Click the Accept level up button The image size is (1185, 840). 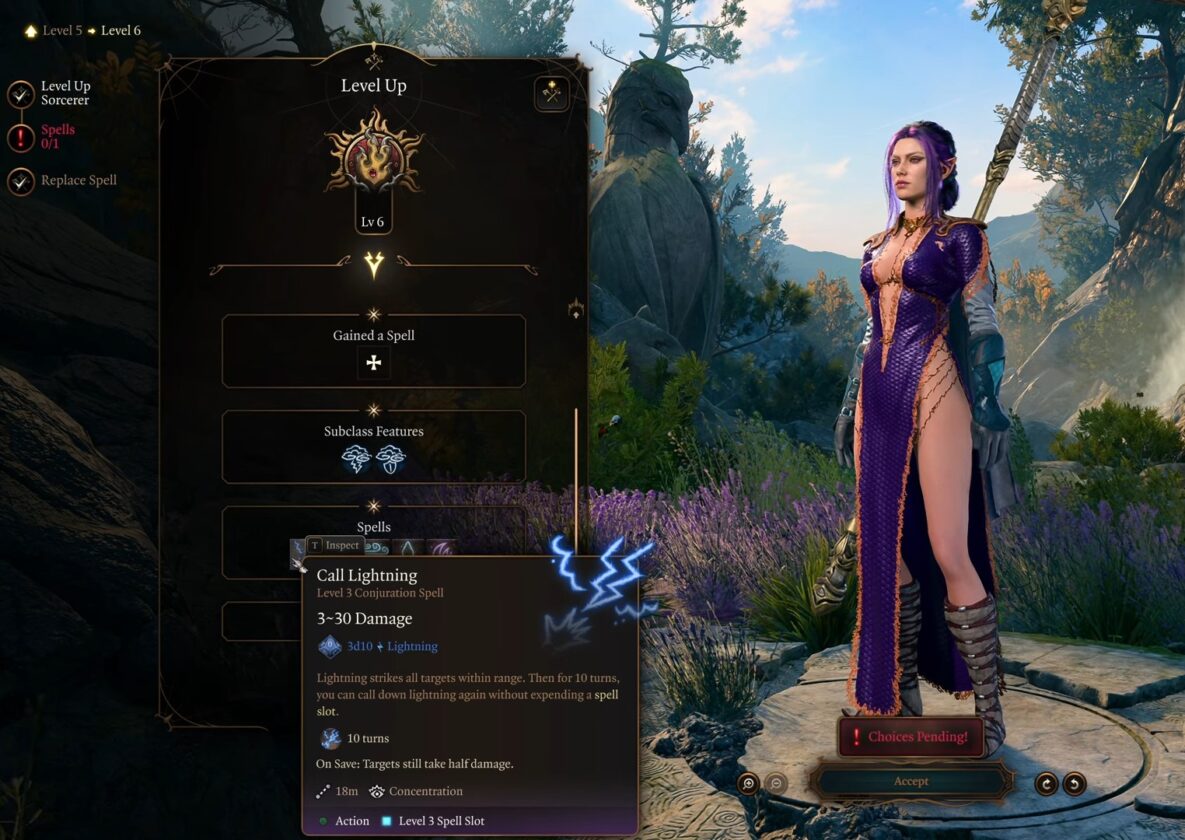tap(910, 781)
